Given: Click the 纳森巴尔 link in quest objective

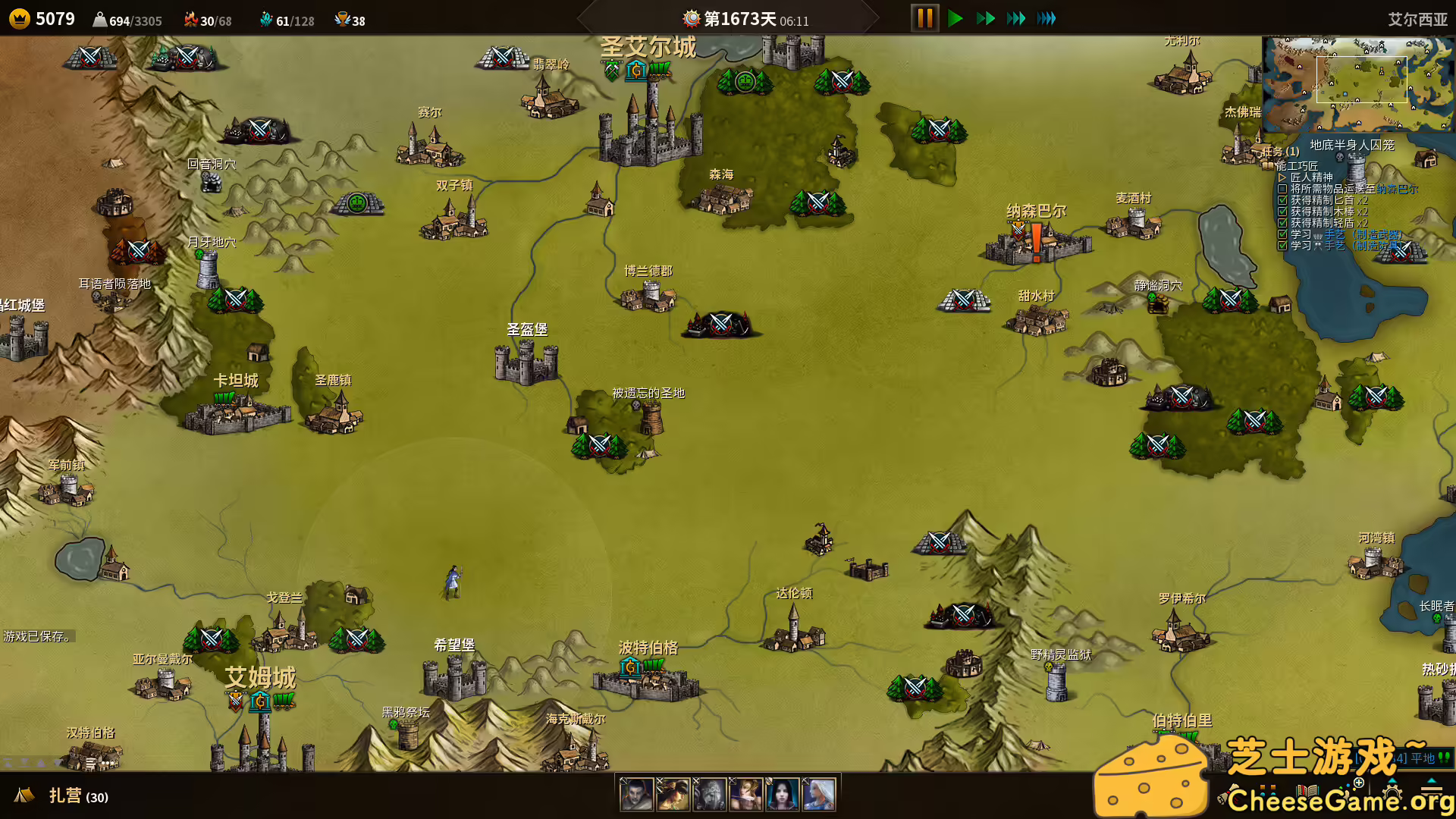Looking at the screenshot, I should [x=1397, y=189].
